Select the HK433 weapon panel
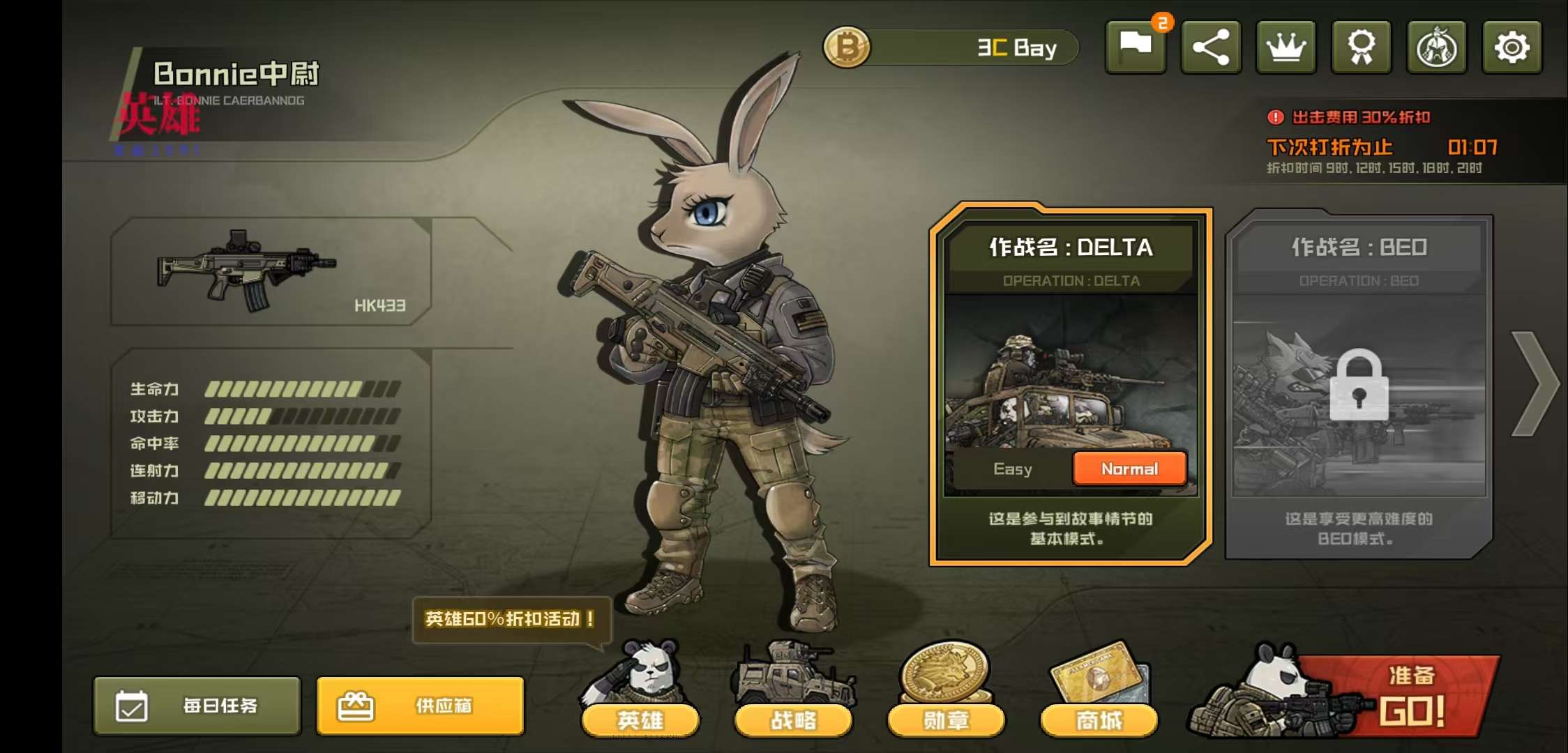Screen dimensions: 1568x753 click(x=271, y=272)
